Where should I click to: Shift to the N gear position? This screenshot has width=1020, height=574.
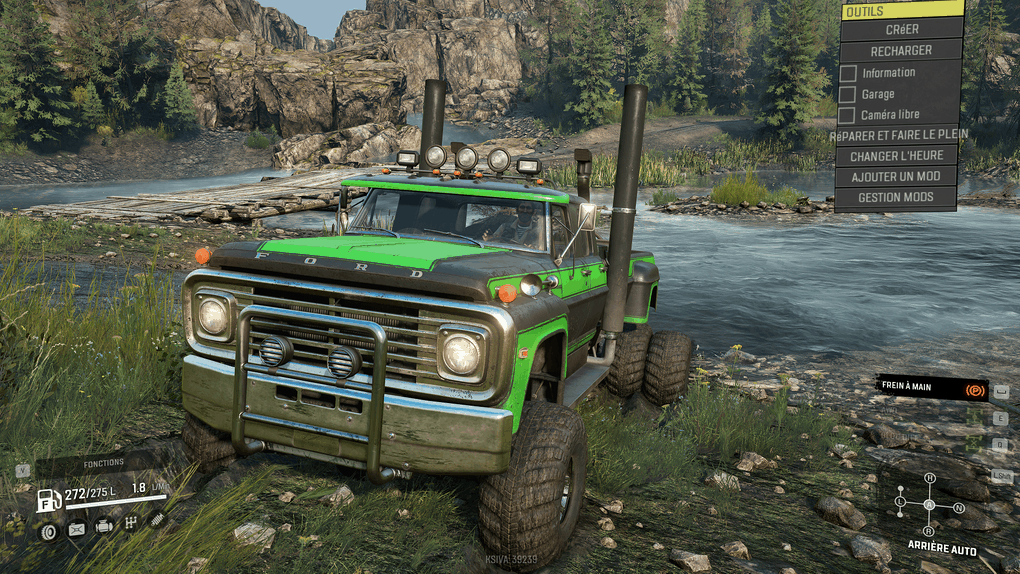[x=959, y=507]
